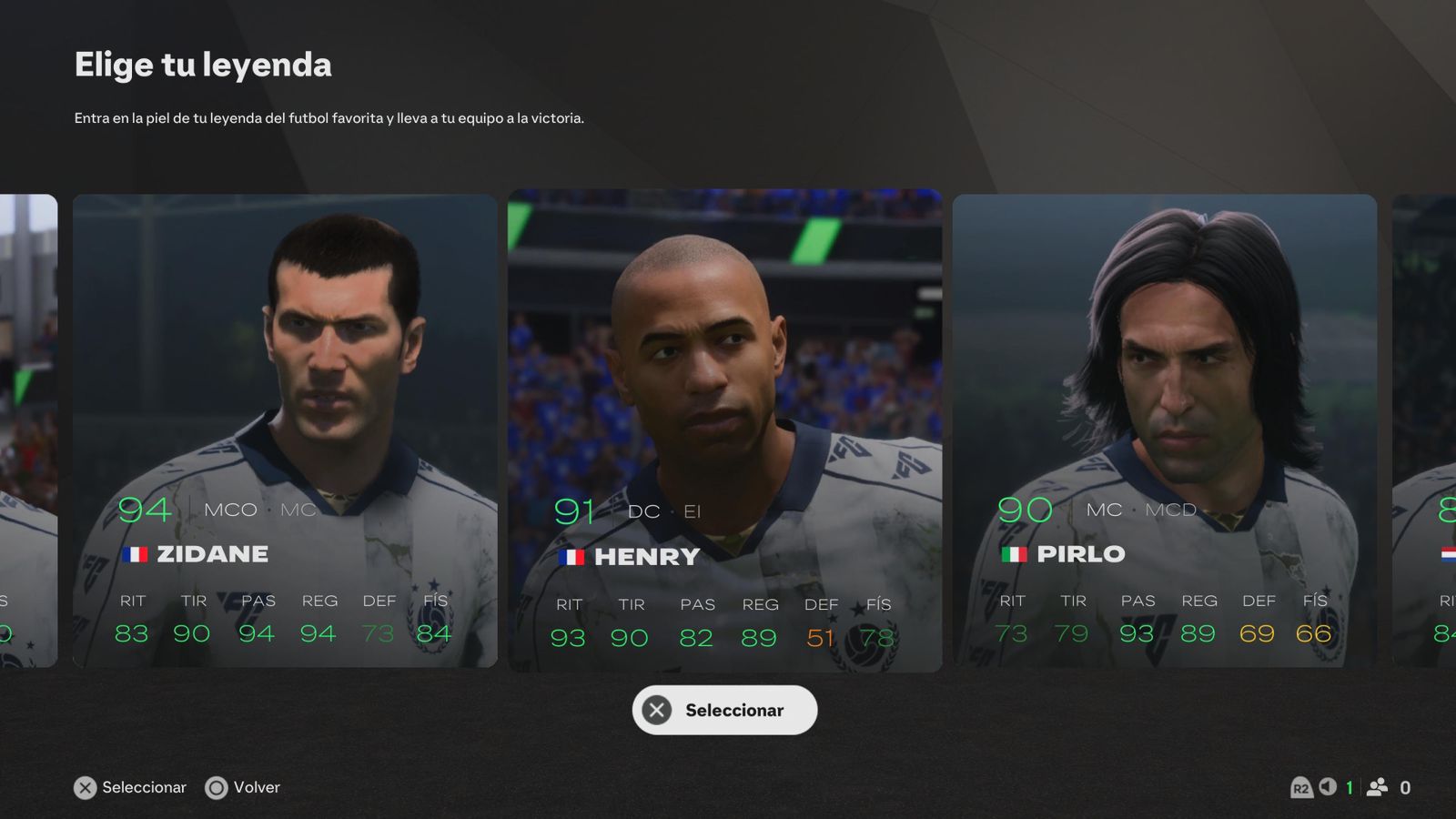Image resolution: width=1456 pixels, height=819 pixels.
Task: Show the partially hidden card on the left edge
Action: [27, 430]
